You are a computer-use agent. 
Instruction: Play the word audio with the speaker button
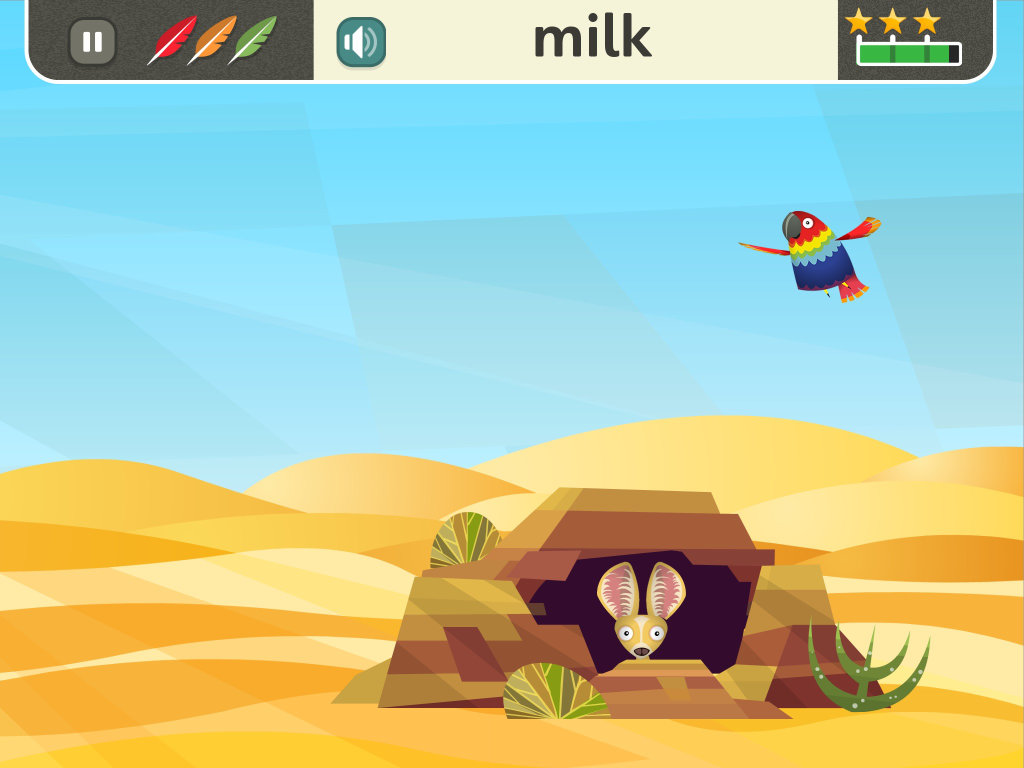[361, 42]
